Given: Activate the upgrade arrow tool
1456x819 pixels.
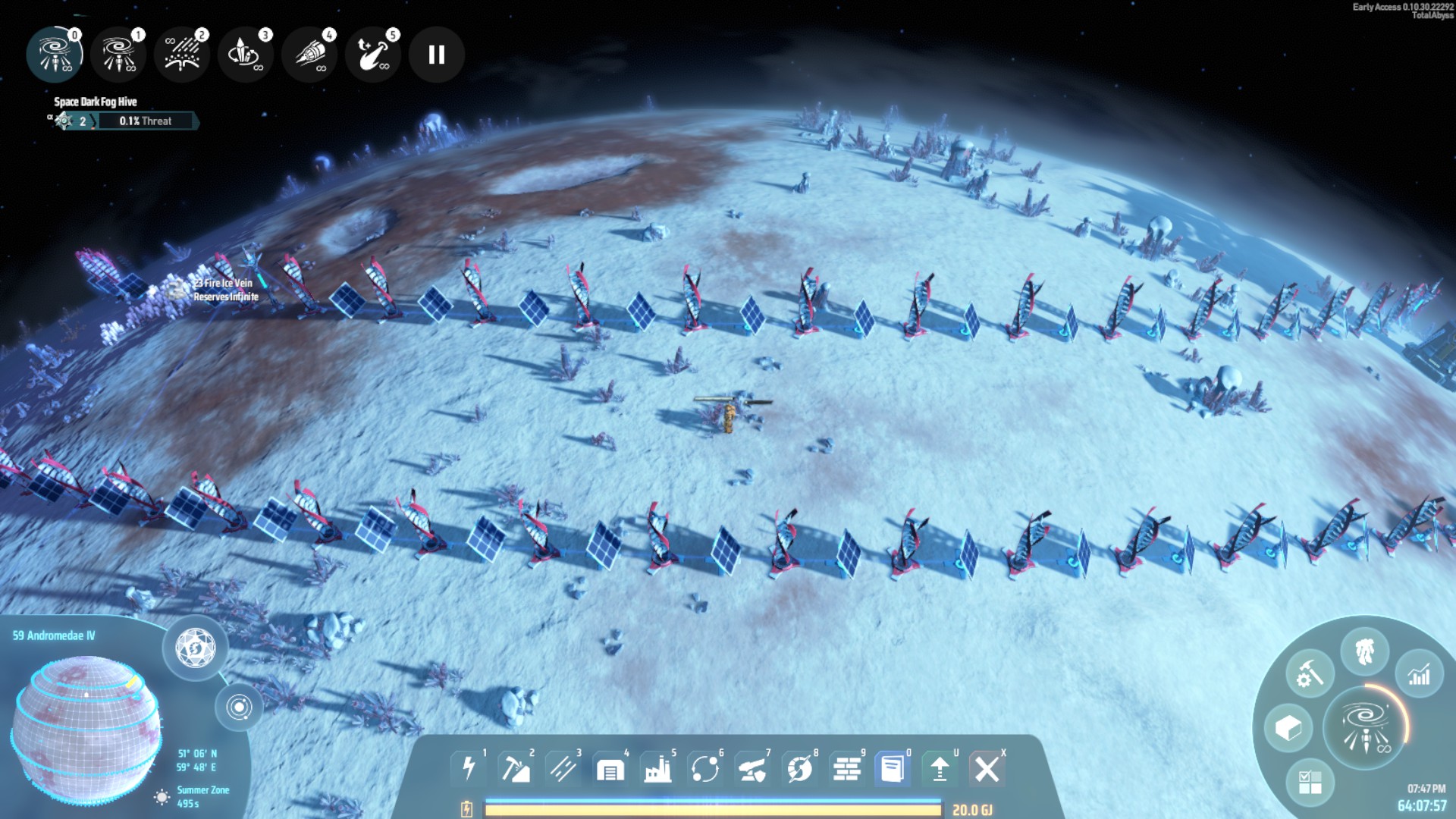Looking at the screenshot, I should pos(940,769).
